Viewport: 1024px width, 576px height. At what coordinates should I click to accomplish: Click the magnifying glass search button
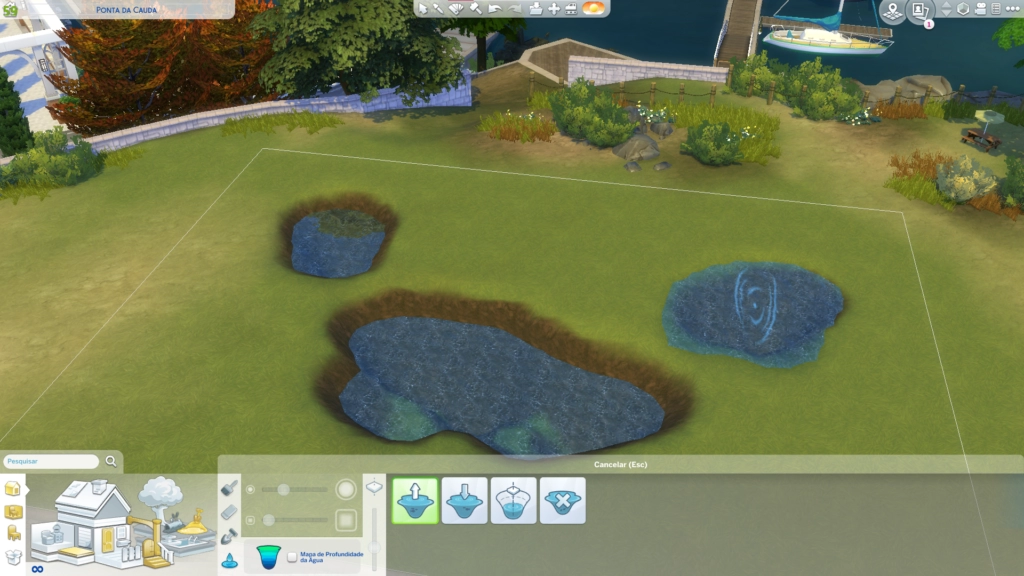click(111, 461)
